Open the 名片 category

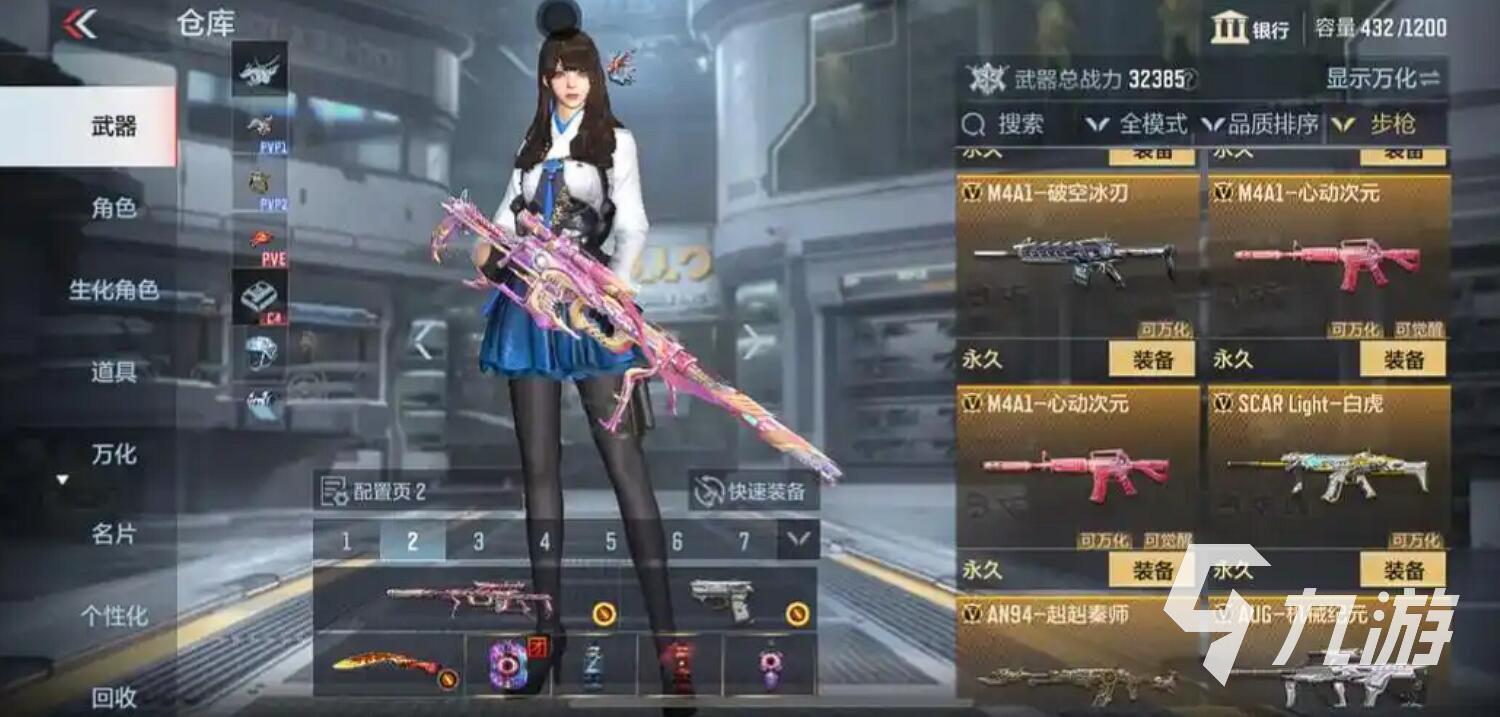pyautogui.click(x=114, y=535)
